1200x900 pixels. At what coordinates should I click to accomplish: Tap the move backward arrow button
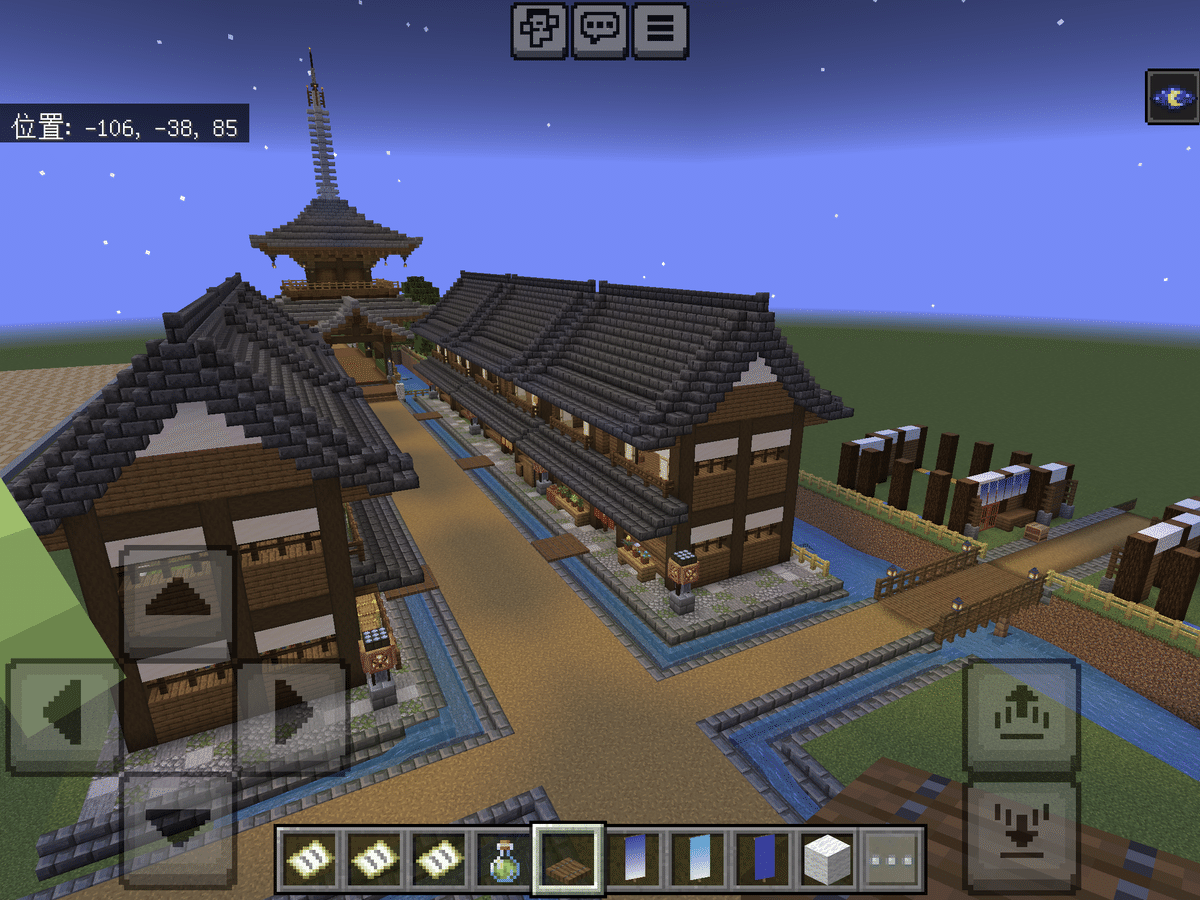[178, 825]
